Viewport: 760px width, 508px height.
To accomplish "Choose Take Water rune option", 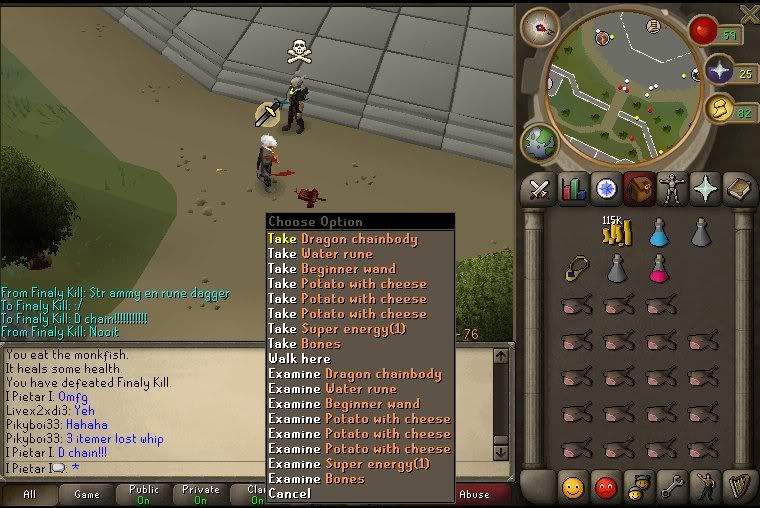I will coord(320,254).
